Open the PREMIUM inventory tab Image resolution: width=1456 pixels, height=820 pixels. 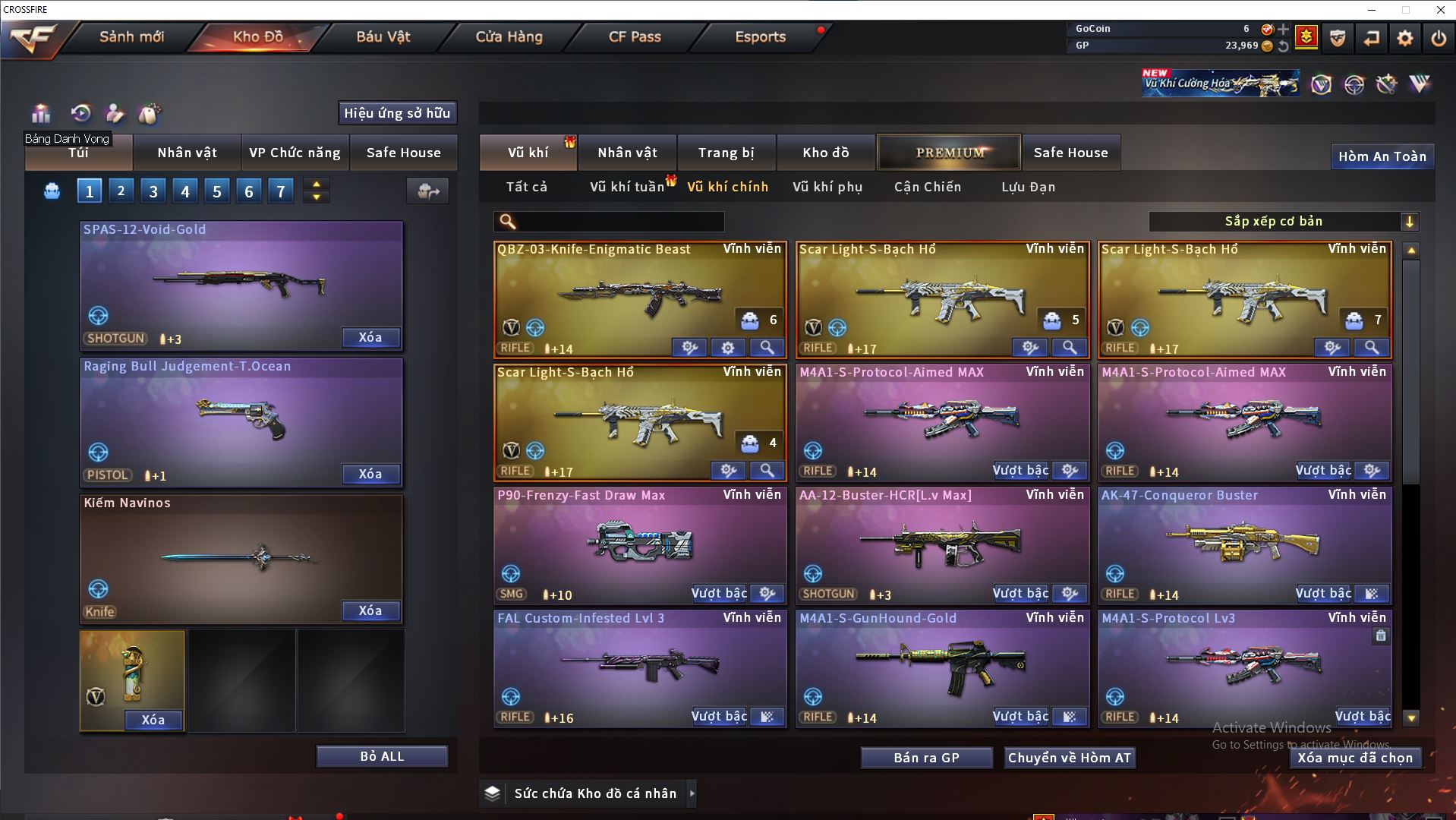949,153
